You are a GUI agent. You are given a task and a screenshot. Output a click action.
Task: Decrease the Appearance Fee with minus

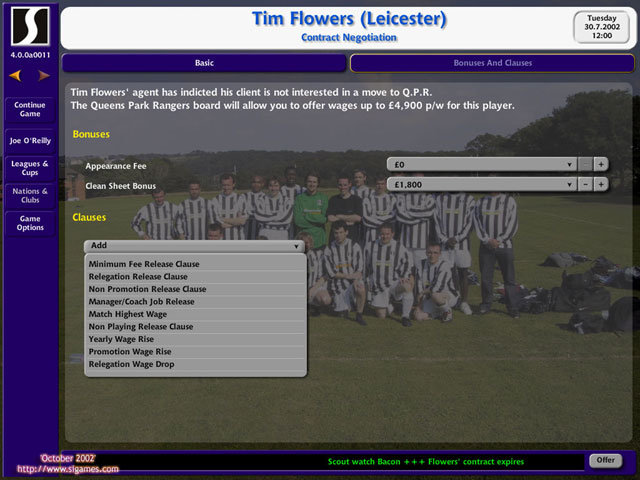[x=585, y=164]
